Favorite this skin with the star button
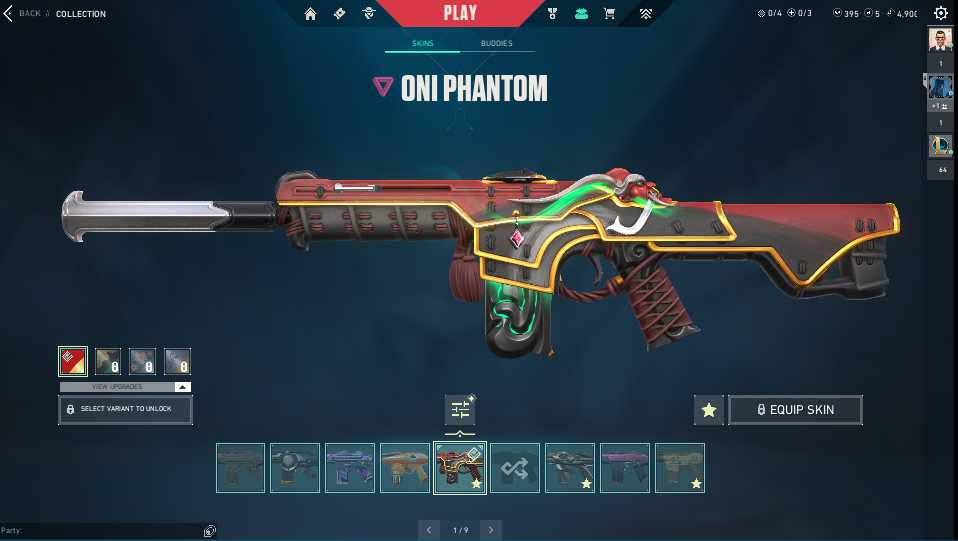Screen dimensions: 958x541 (708, 409)
